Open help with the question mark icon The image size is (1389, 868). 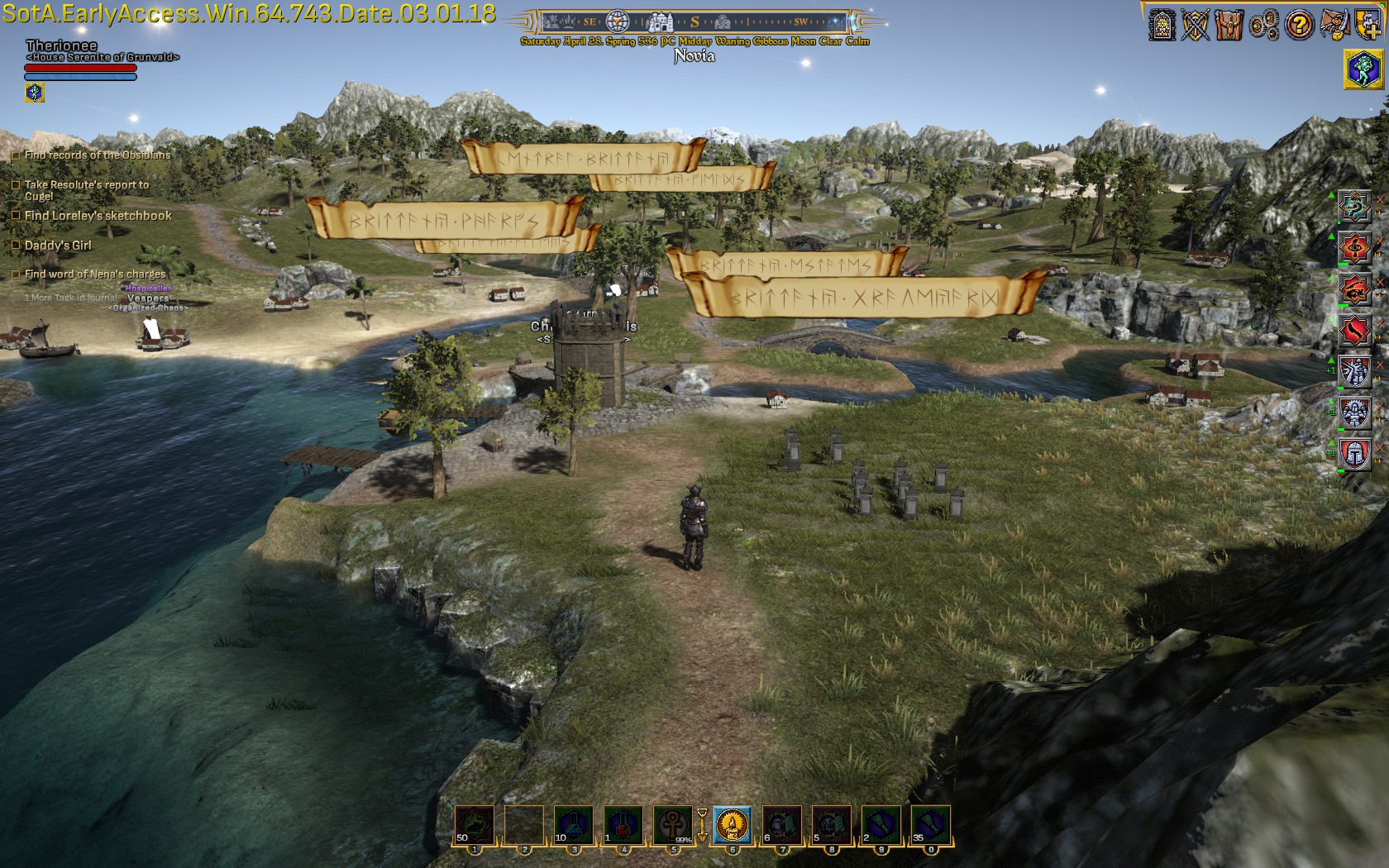[1299, 26]
